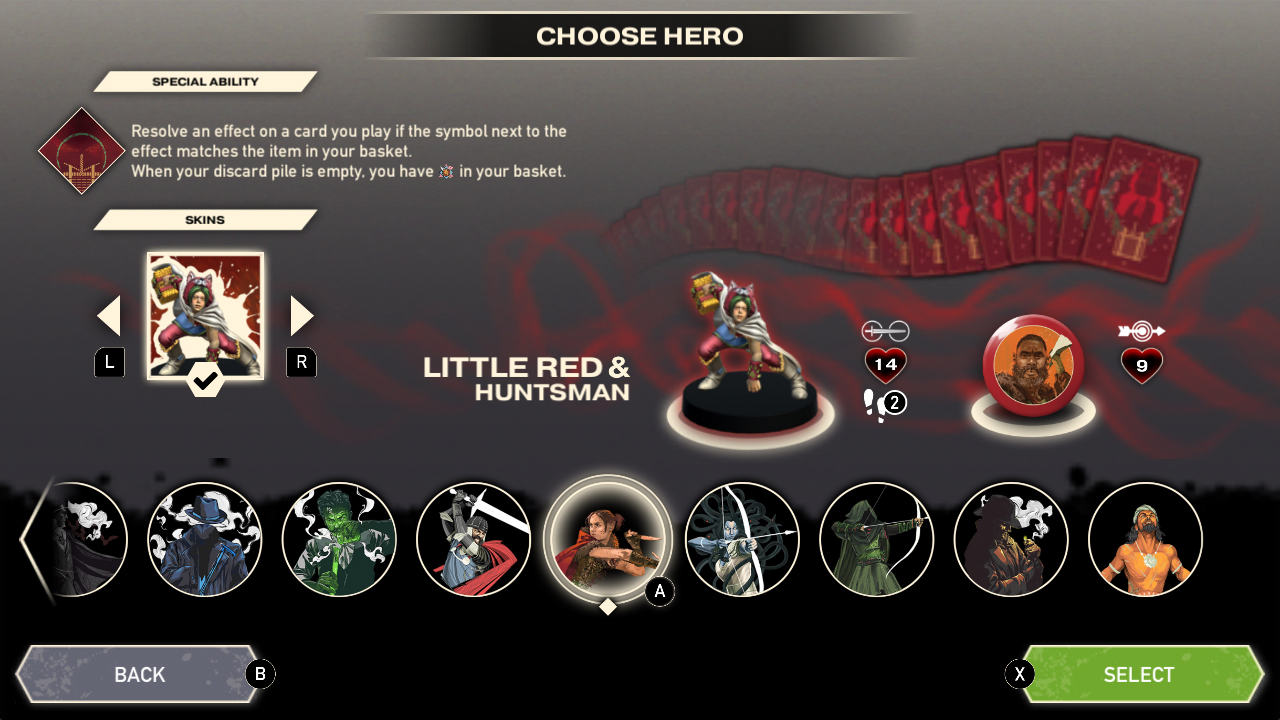Choose the Sinbad hero portrait
1280x720 pixels.
click(1146, 540)
